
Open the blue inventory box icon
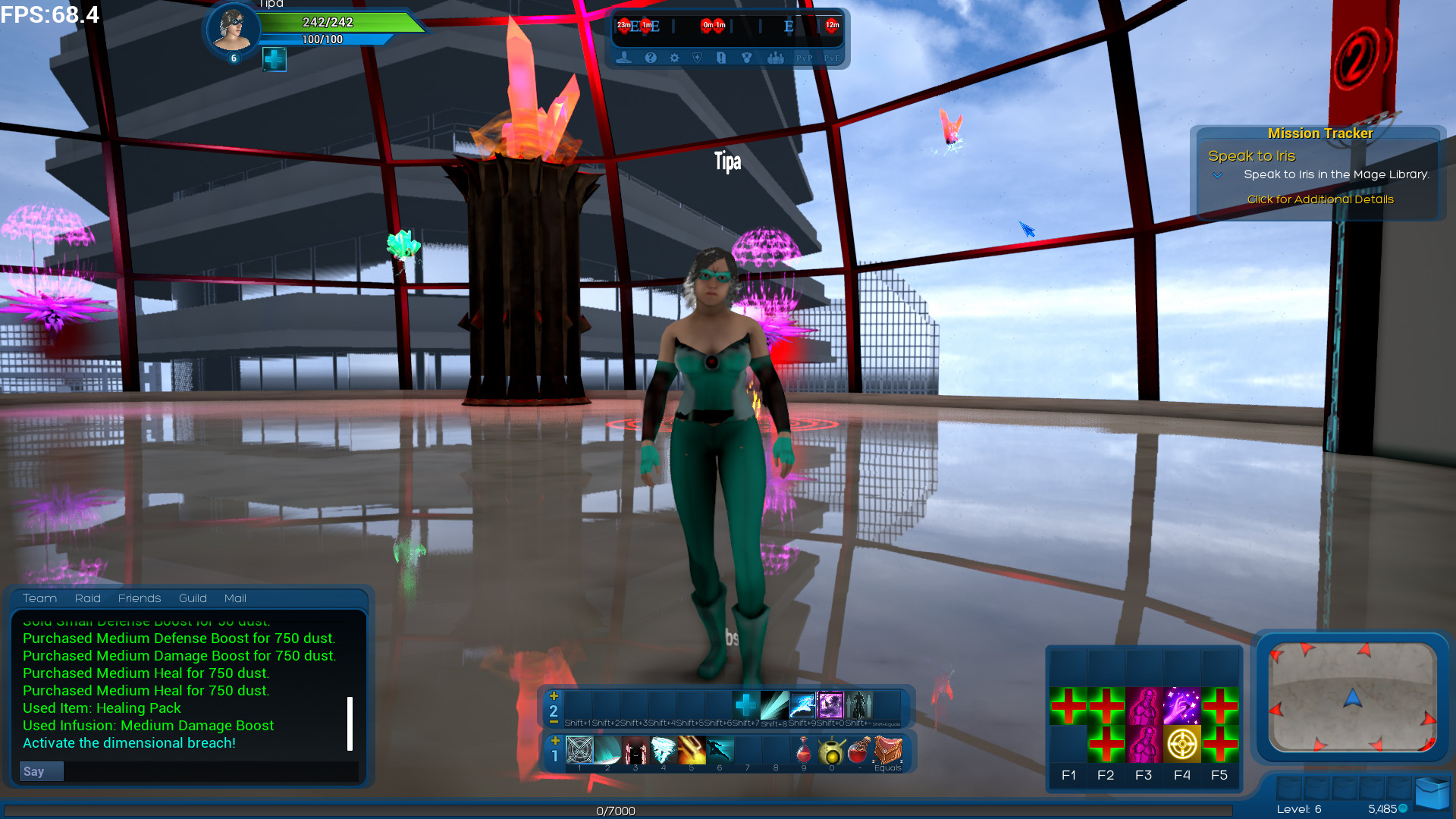(1432, 793)
